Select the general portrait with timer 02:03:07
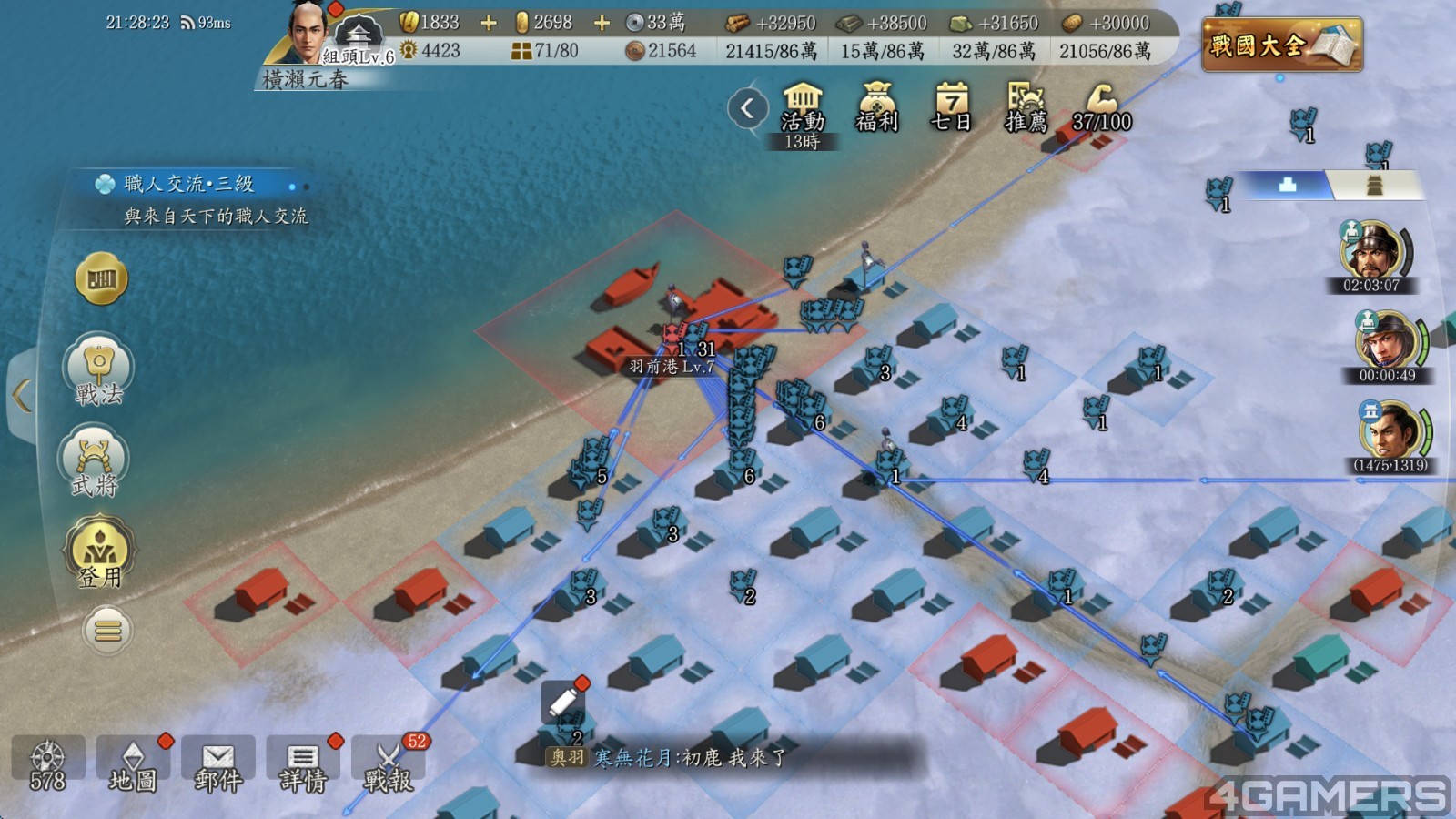Viewport: 1456px width, 819px height. (x=1371, y=251)
